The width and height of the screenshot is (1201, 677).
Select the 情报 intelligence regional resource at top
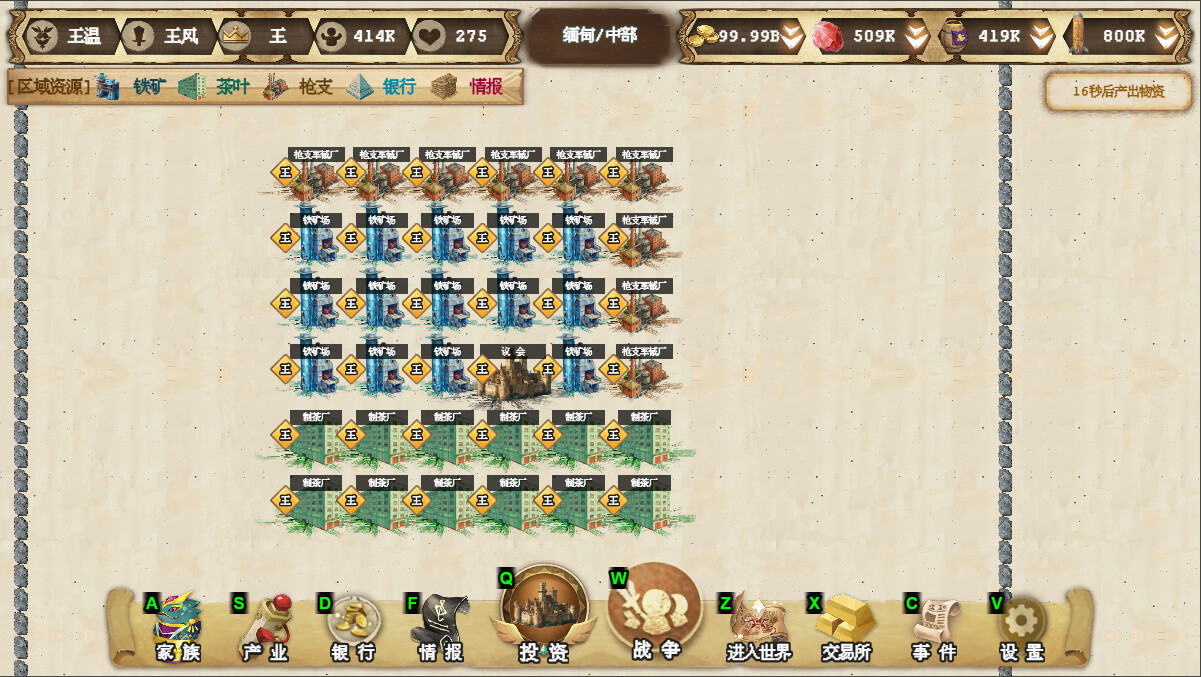[469, 87]
